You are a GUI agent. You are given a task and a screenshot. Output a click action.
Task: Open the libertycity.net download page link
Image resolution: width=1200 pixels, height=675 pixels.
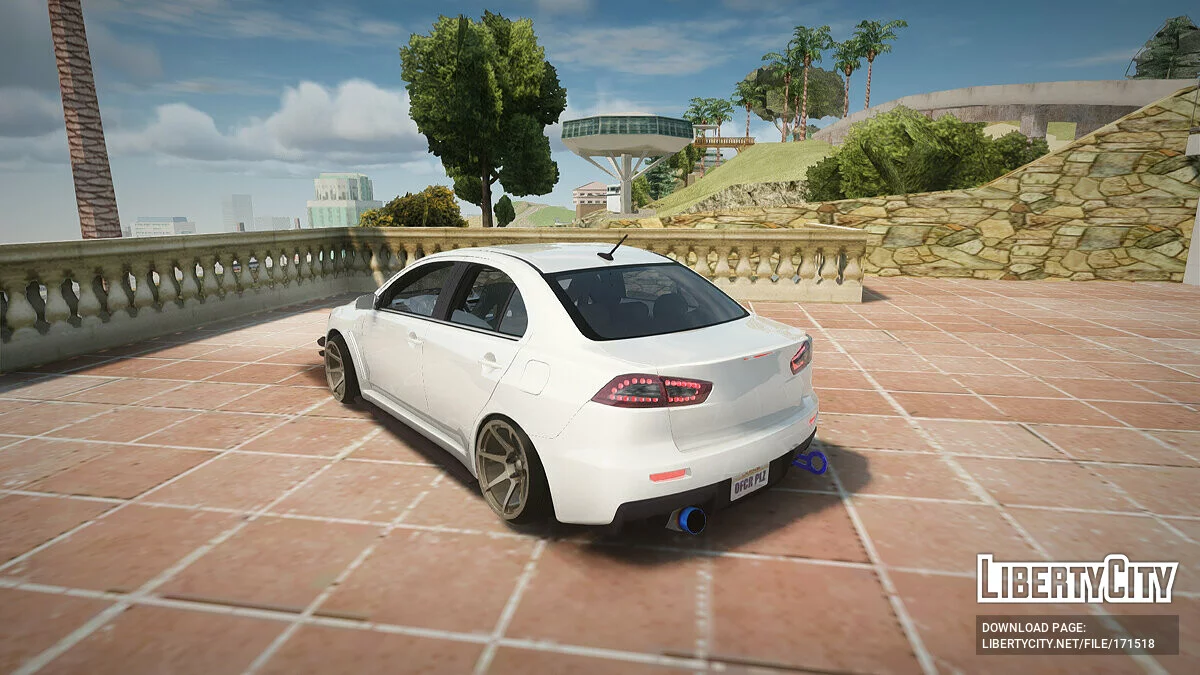coord(1068,645)
